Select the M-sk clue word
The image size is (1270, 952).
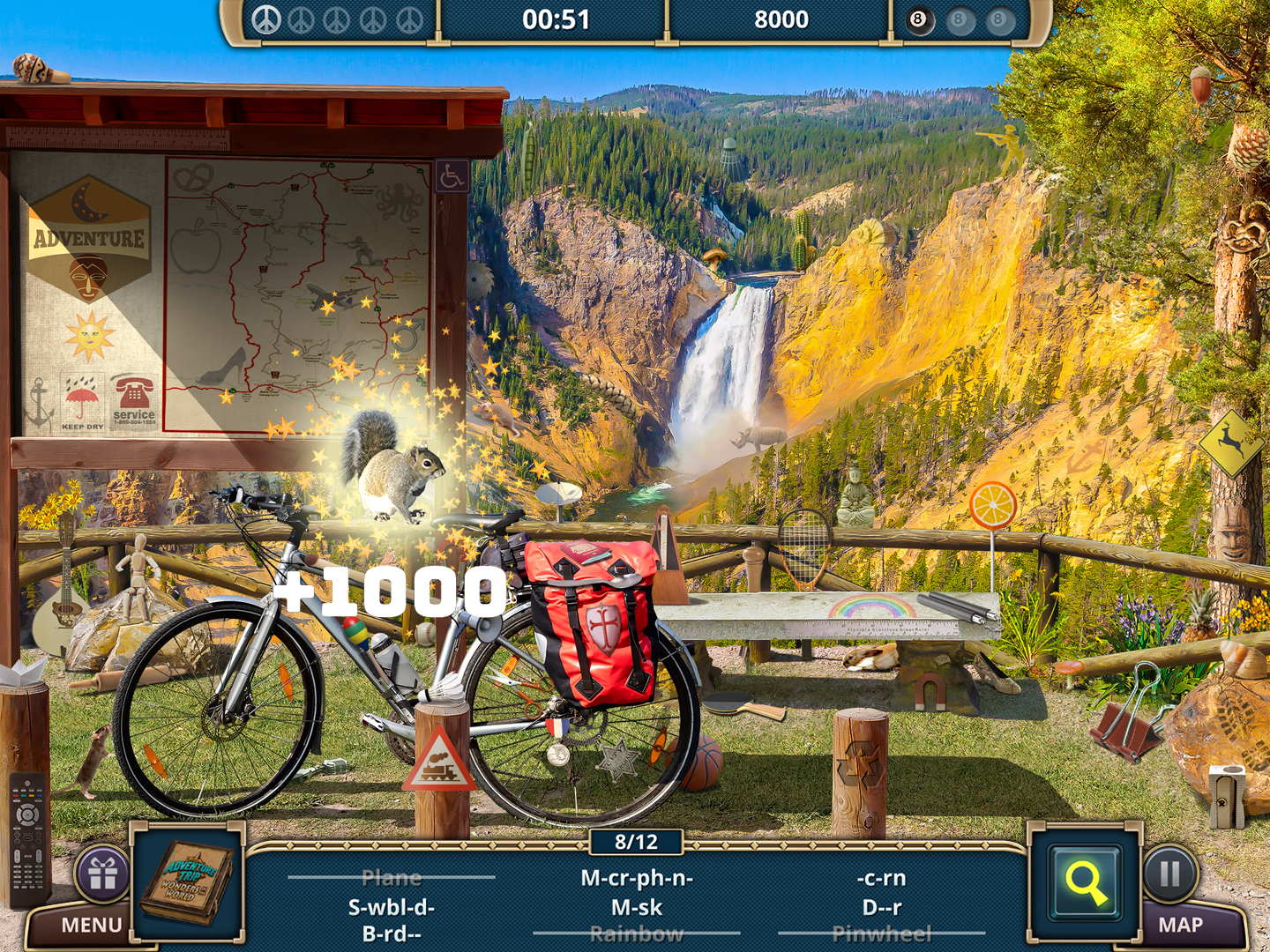[x=637, y=907]
